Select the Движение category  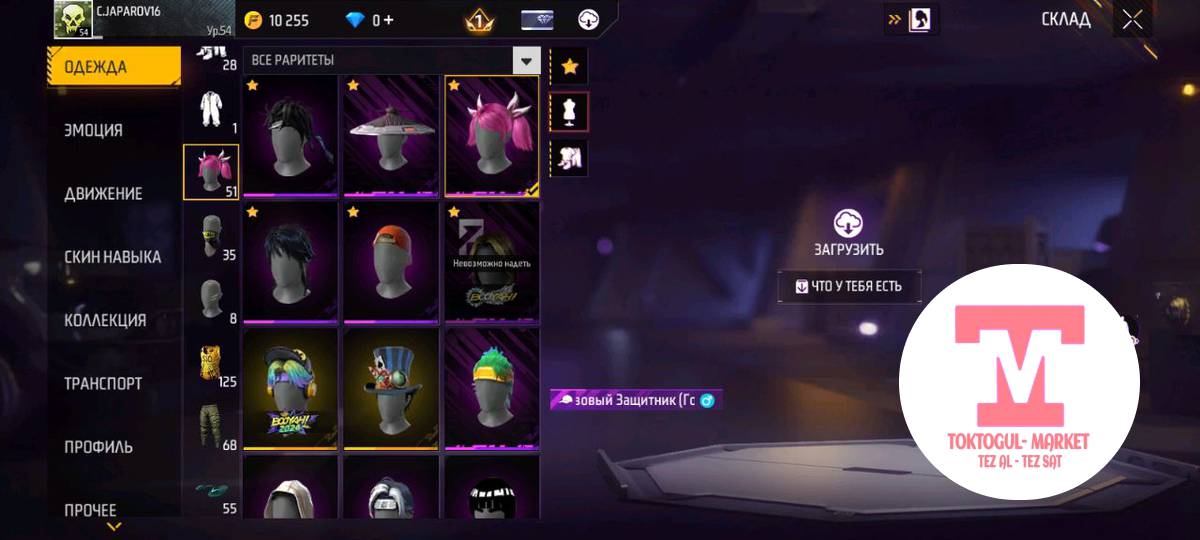tap(103, 193)
